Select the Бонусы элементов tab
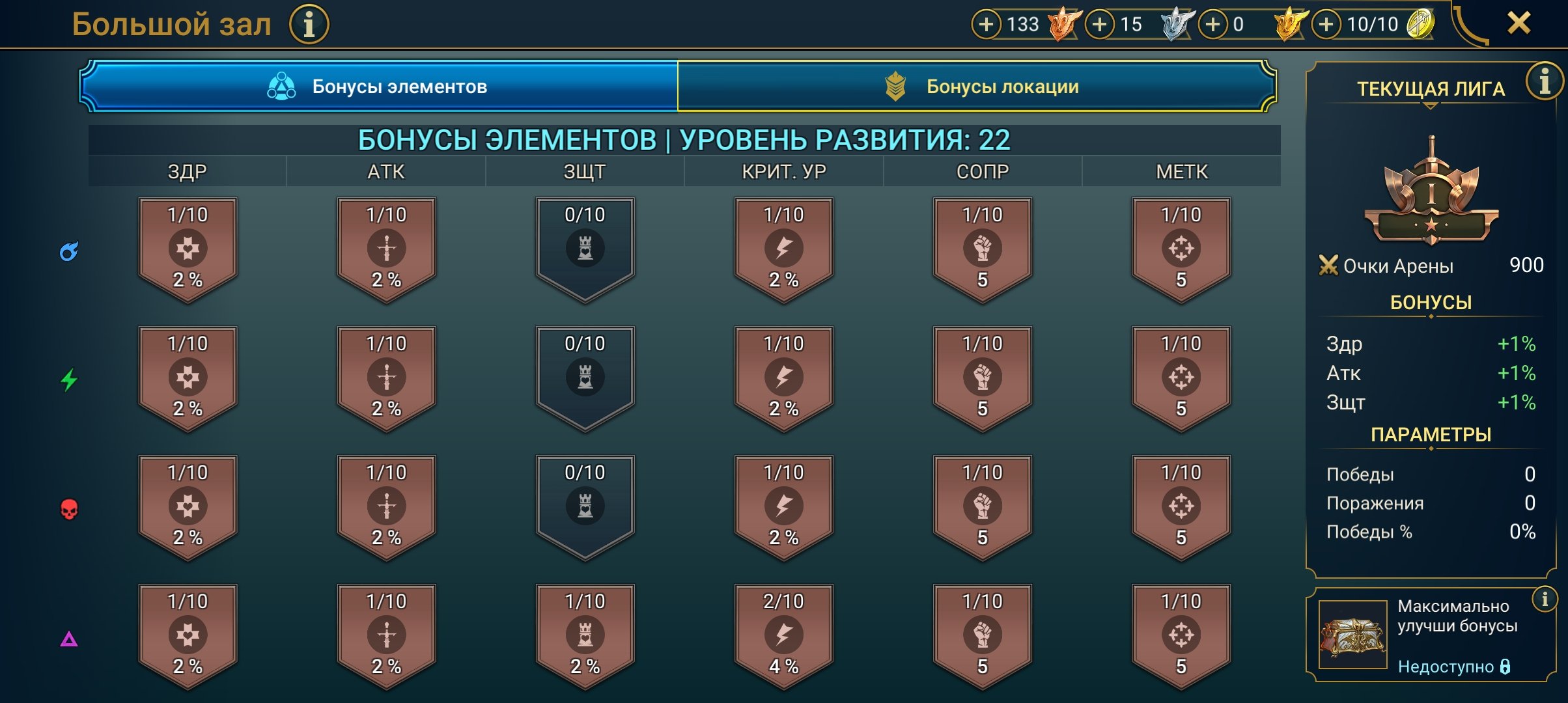This screenshot has height=703, width=1568. pyautogui.click(x=378, y=87)
